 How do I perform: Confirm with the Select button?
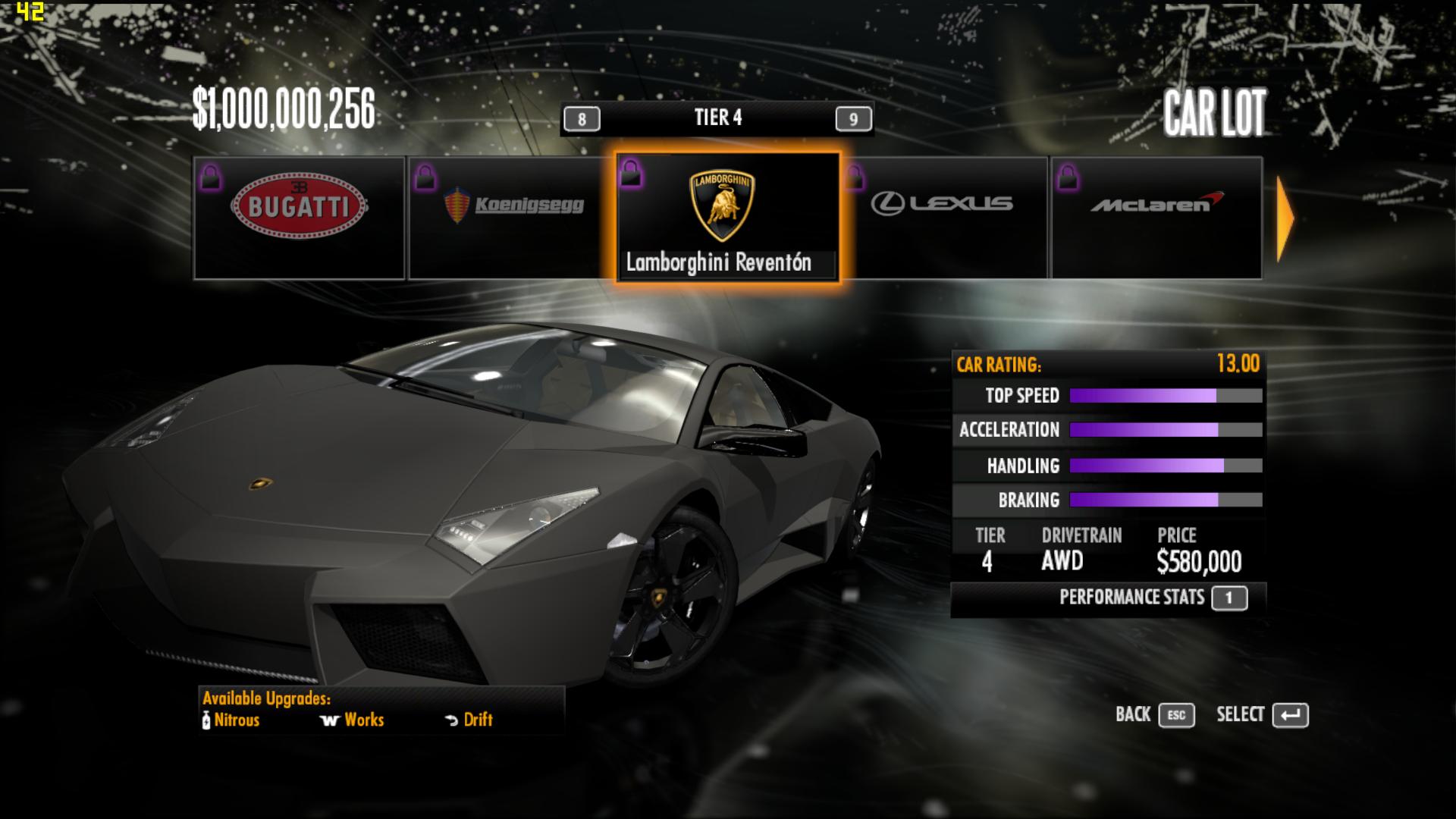point(1290,715)
